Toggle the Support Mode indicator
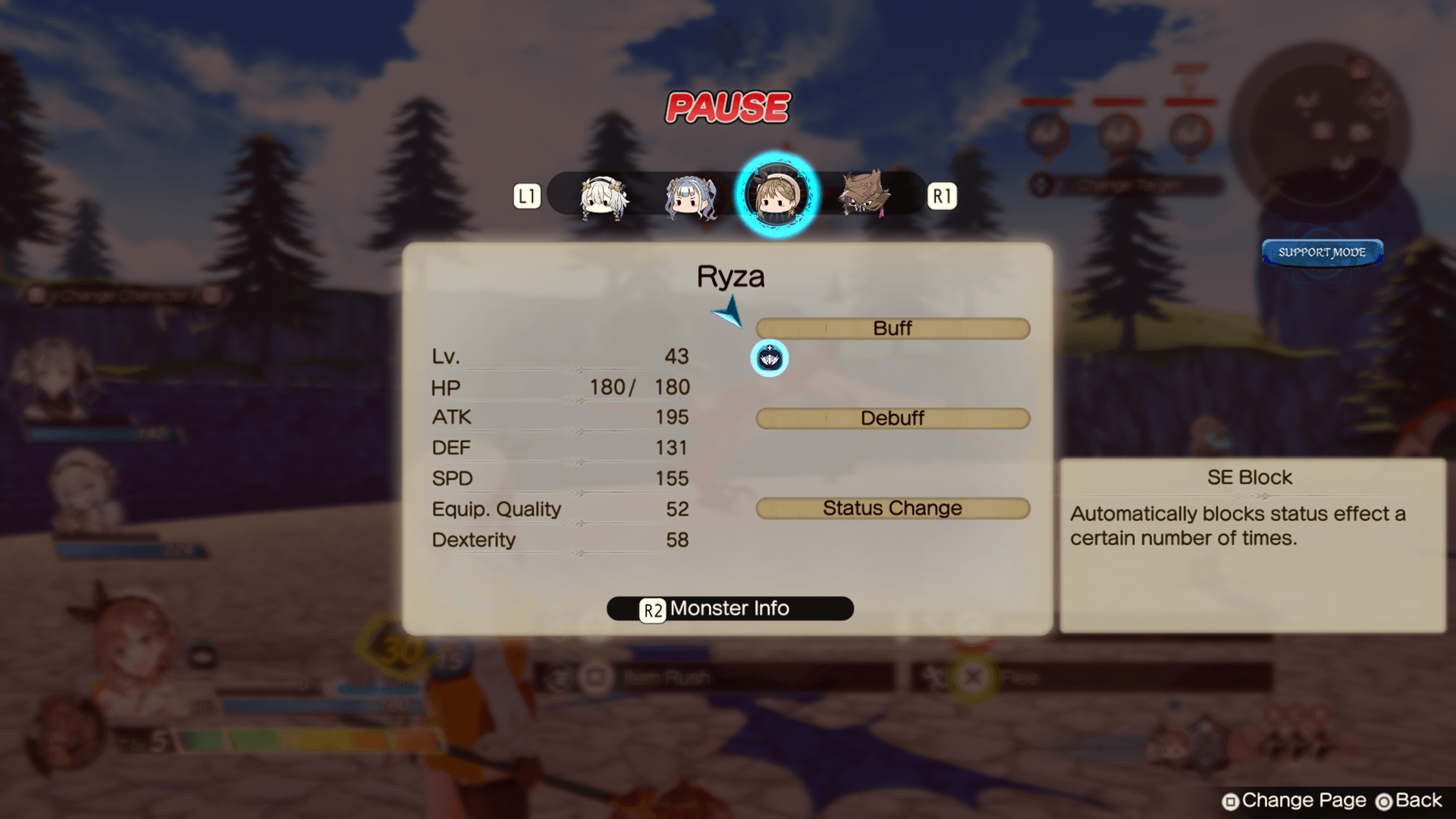The width and height of the screenshot is (1456, 819). coord(1322,253)
